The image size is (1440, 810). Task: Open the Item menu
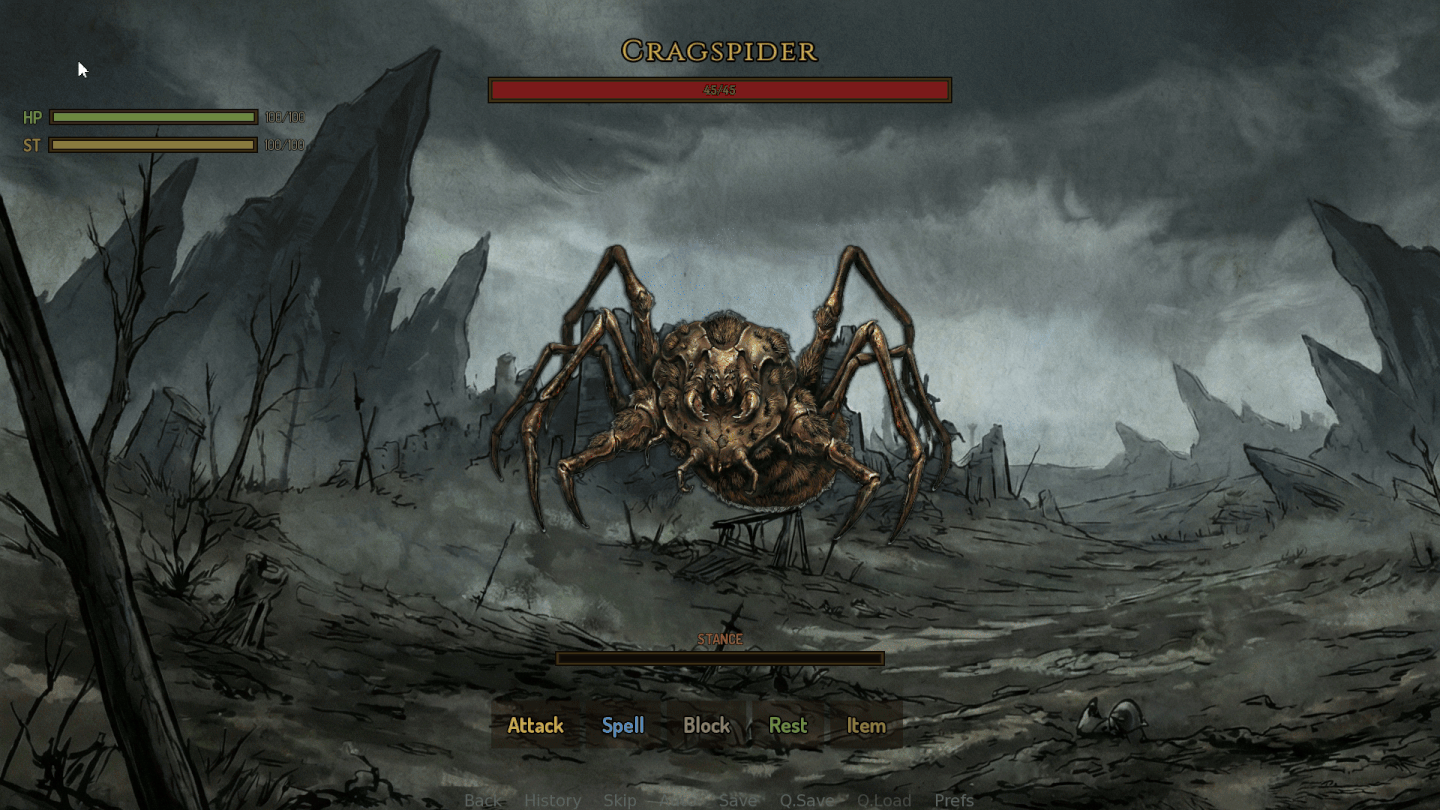865,726
